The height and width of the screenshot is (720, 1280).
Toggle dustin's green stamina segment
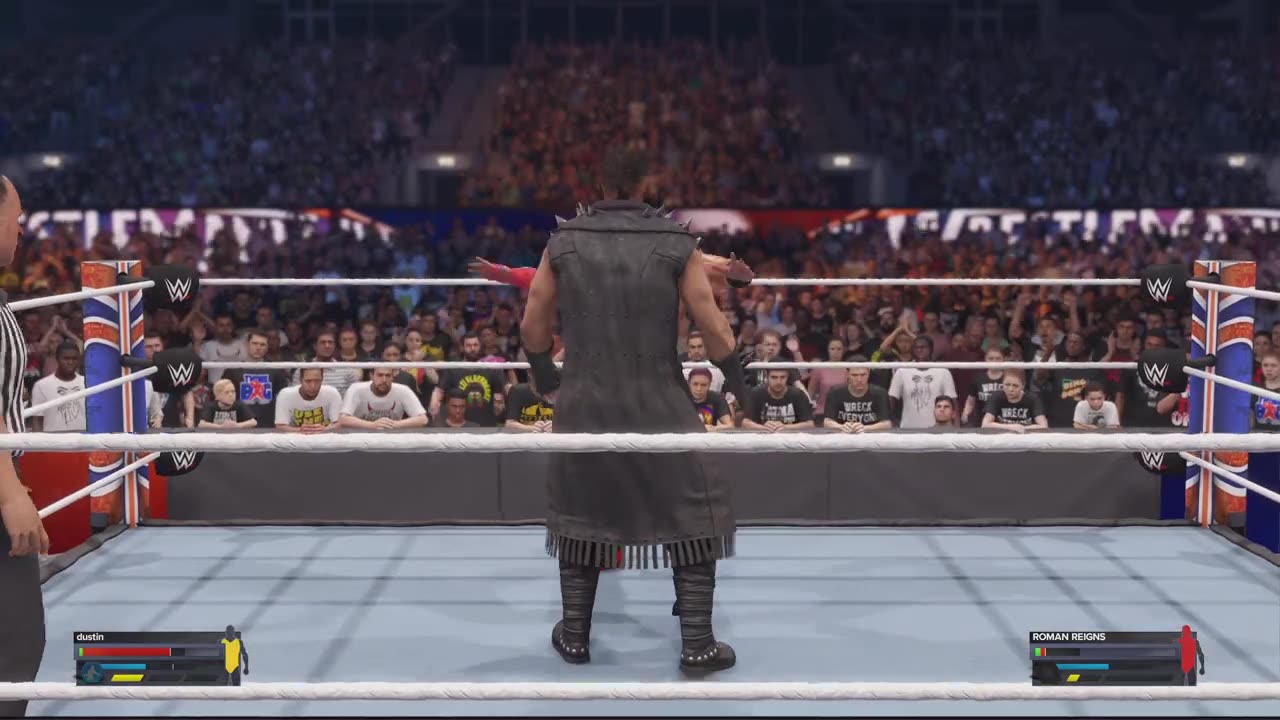click(81, 651)
